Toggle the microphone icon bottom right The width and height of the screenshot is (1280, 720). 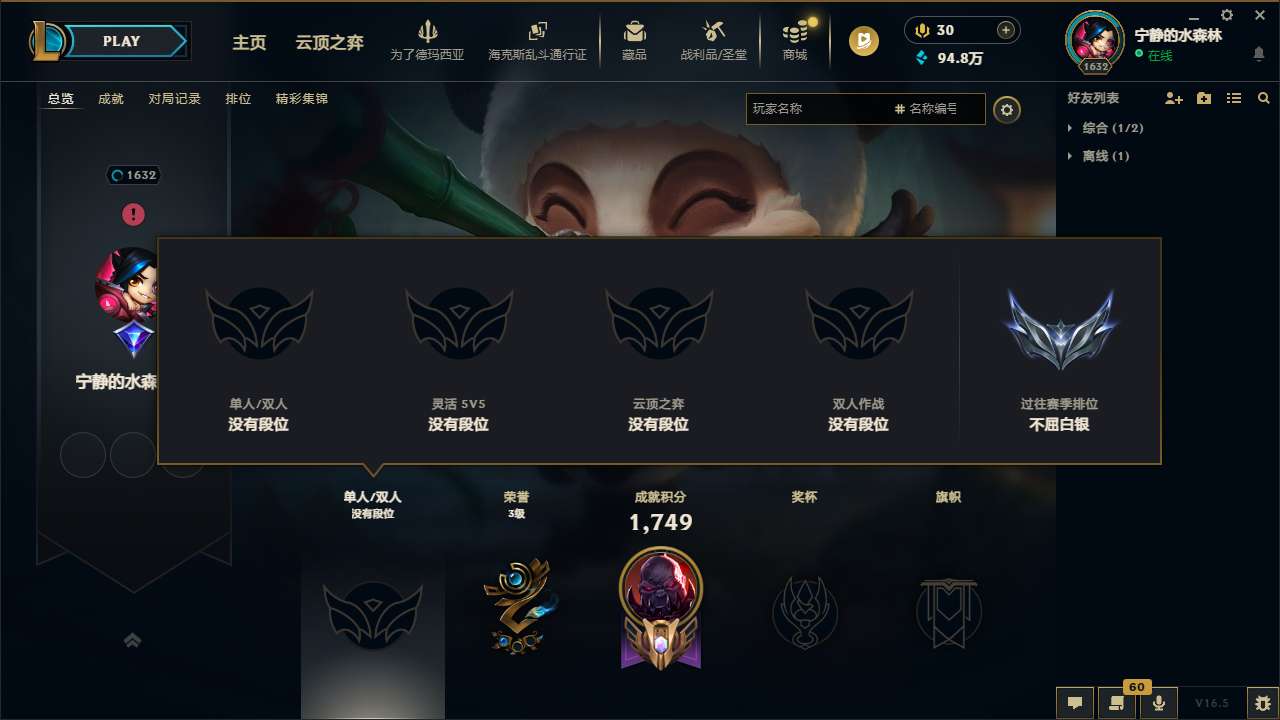1160,703
